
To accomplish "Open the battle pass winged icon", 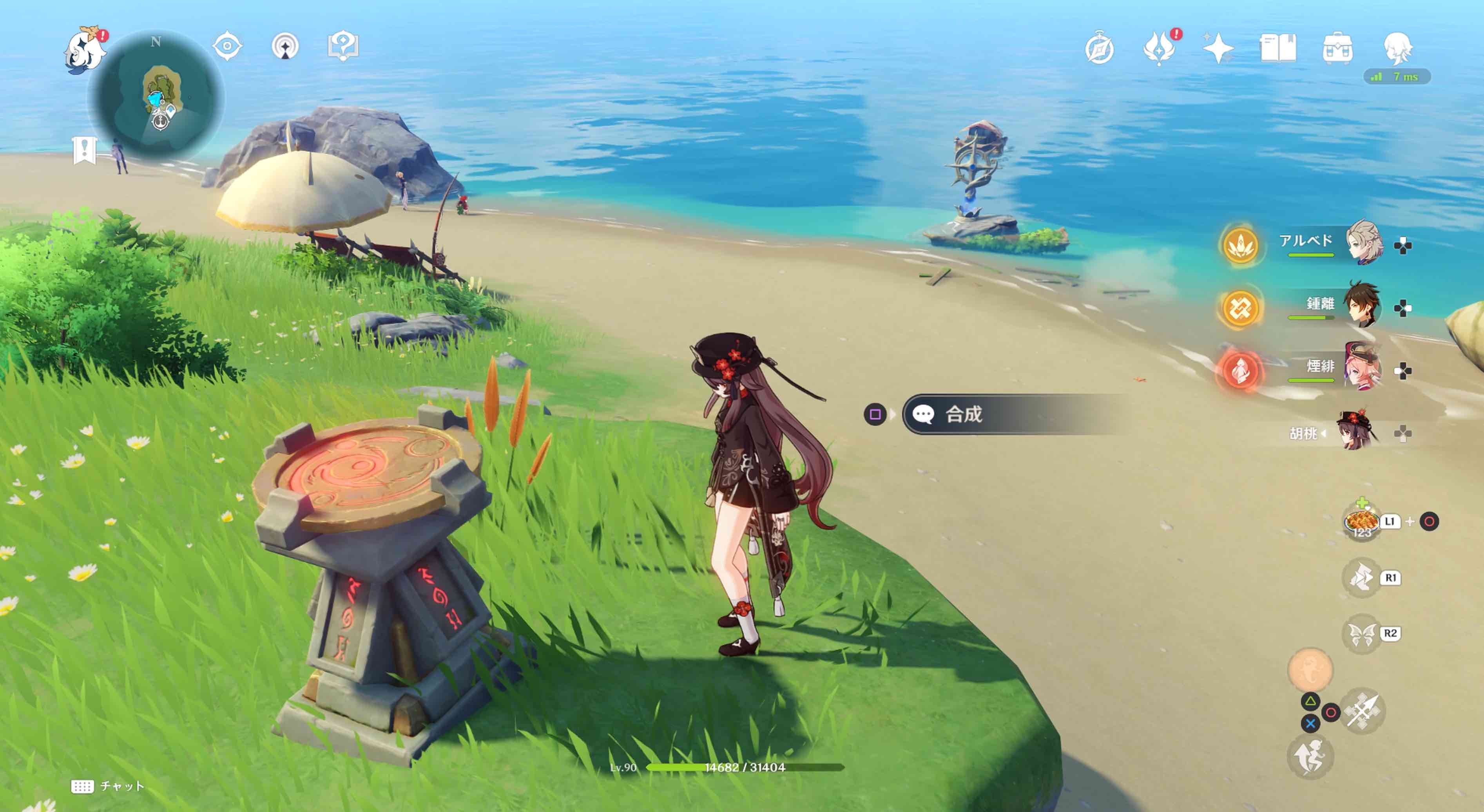I will tap(1159, 48).
